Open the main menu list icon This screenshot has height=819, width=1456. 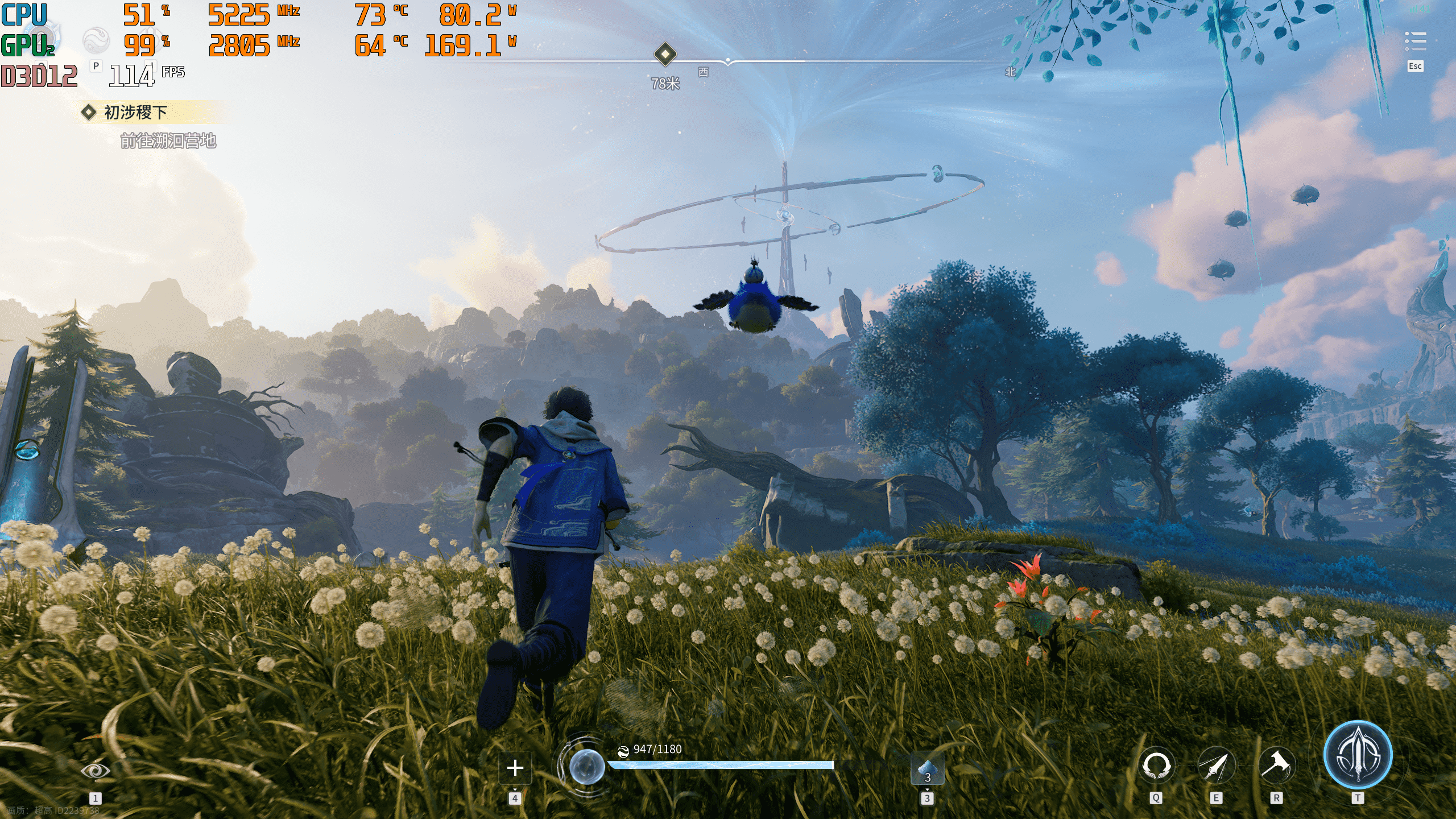[x=1415, y=41]
